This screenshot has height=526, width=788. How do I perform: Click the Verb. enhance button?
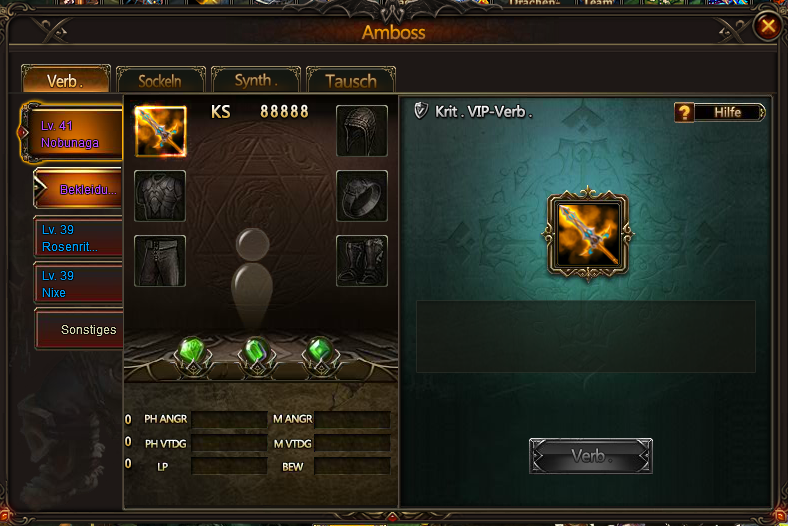pyautogui.click(x=590, y=456)
